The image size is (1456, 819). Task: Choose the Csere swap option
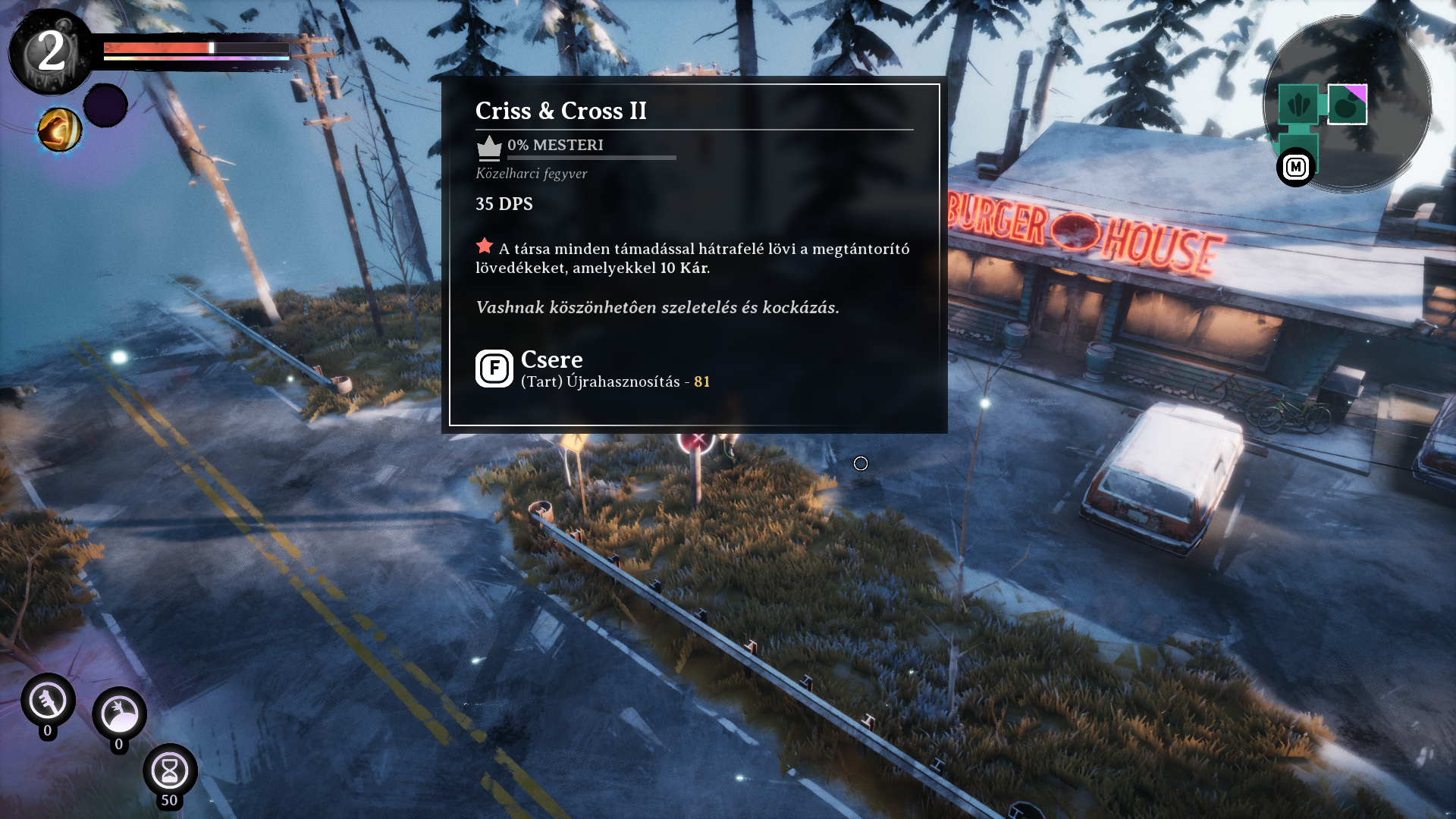coord(551,359)
